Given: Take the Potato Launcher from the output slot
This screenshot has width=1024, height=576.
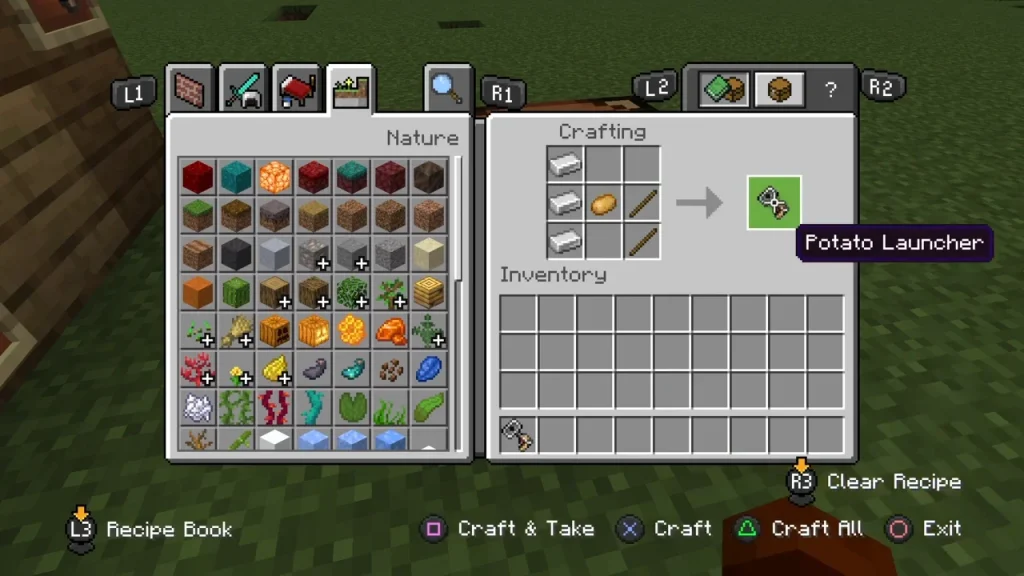Looking at the screenshot, I should (774, 202).
